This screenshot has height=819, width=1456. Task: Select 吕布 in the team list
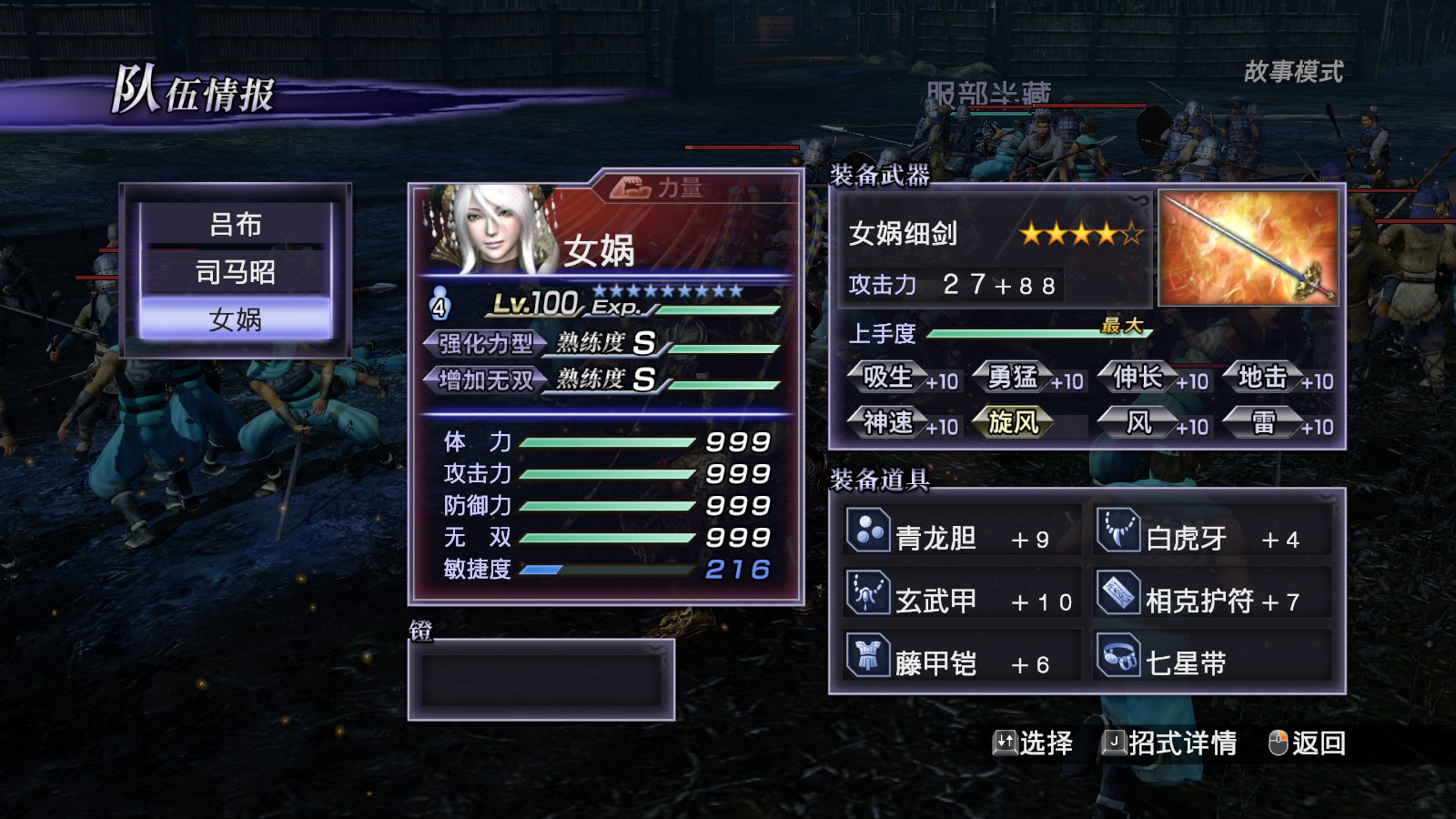pos(235,224)
